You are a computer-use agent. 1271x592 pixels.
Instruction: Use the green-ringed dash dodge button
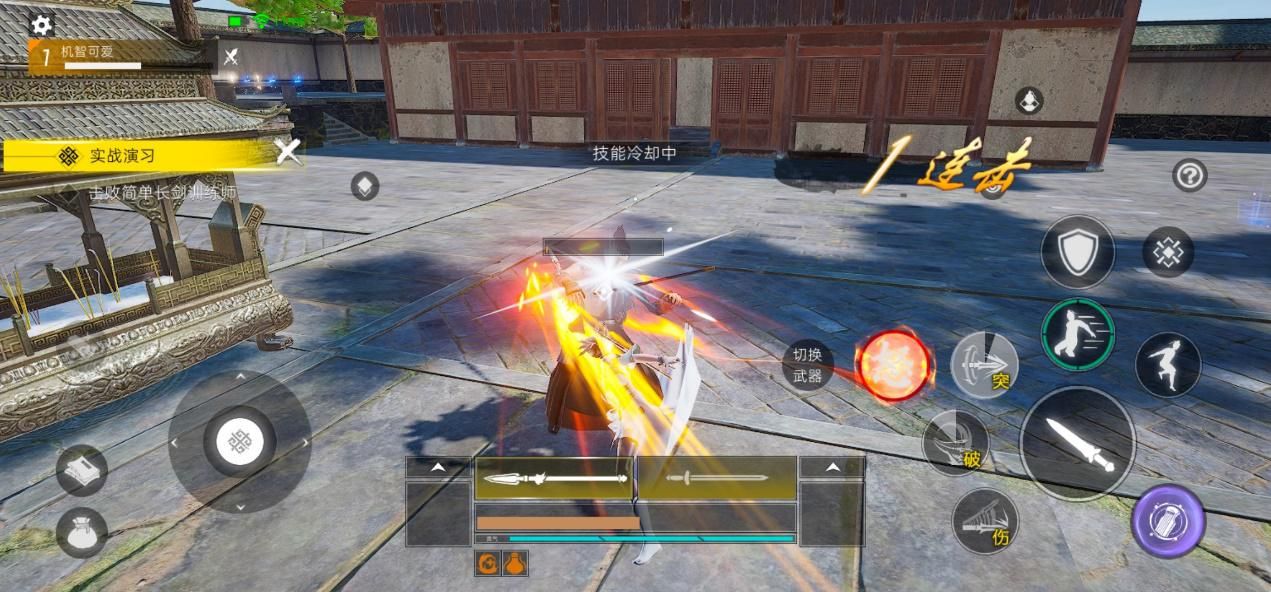click(x=1077, y=334)
